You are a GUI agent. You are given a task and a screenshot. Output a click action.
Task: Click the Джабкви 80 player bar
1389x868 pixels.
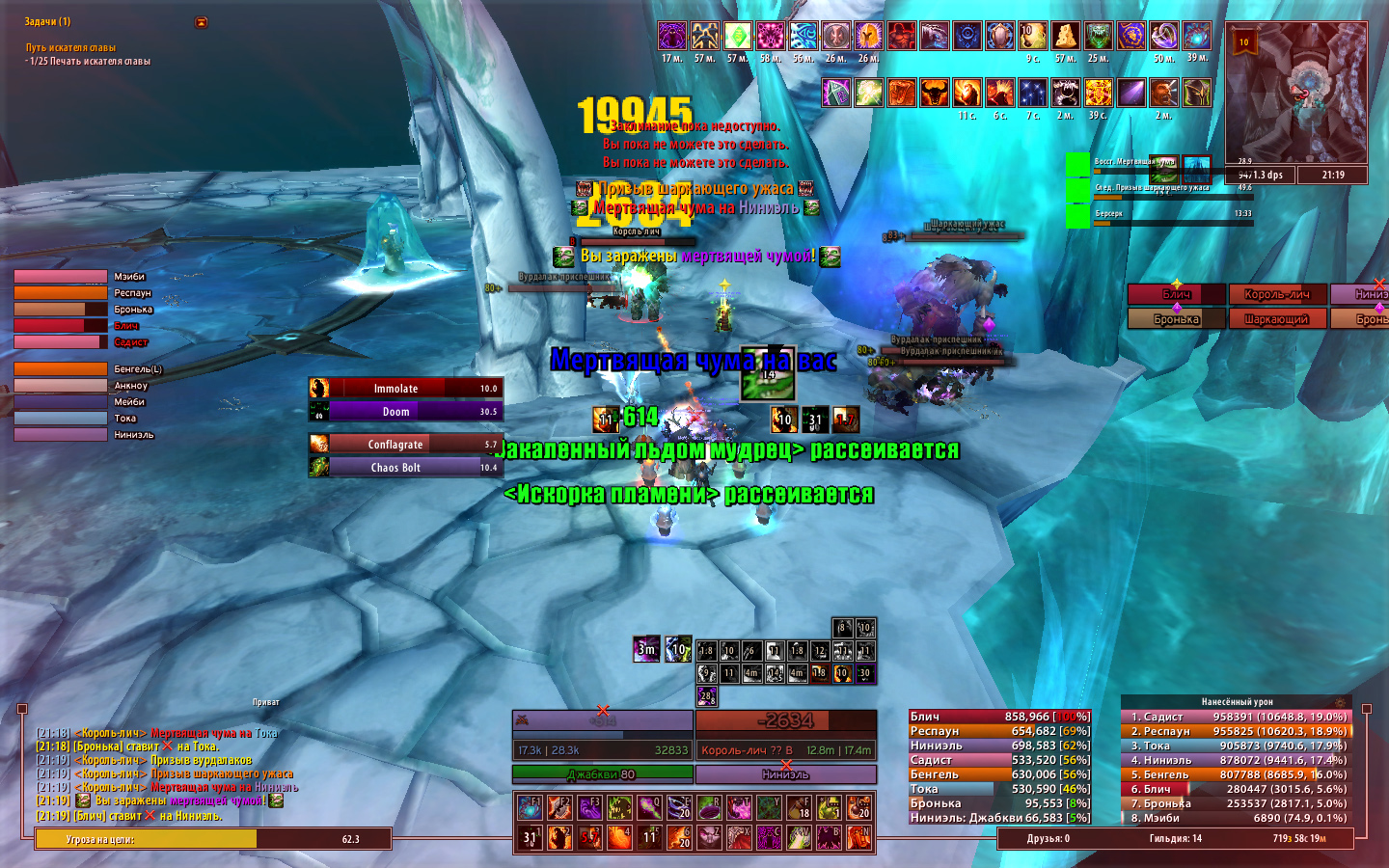pos(602,773)
